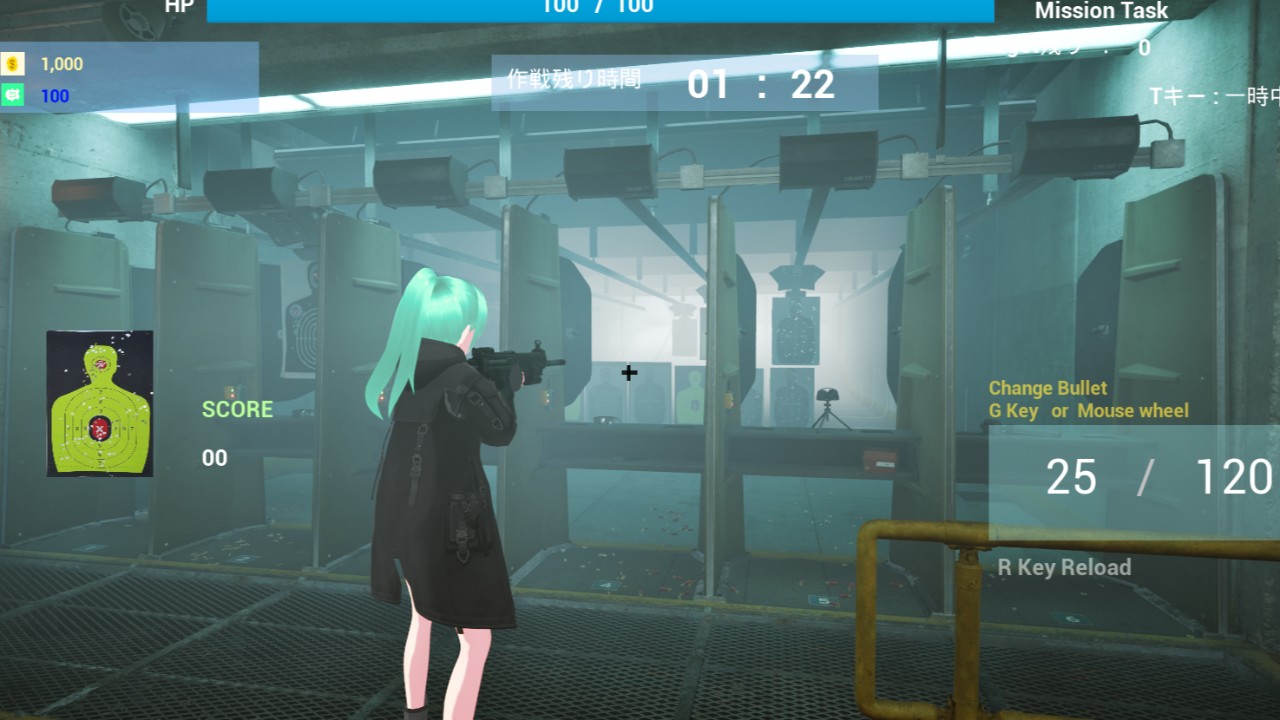Click the crosshair reticle at screen center

(x=628, y=372)
